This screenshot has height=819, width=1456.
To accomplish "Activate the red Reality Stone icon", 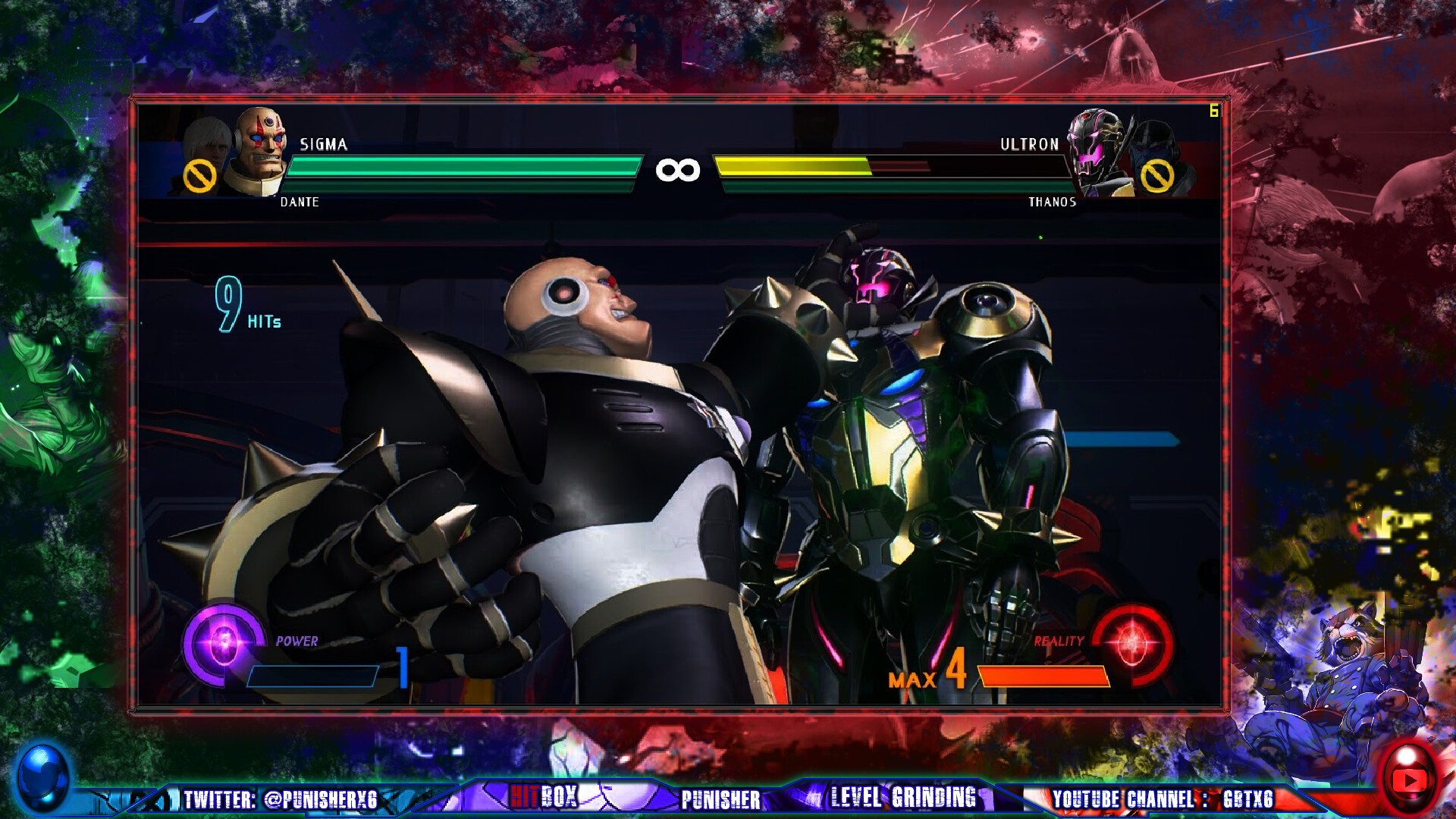I will (1133, 644).
